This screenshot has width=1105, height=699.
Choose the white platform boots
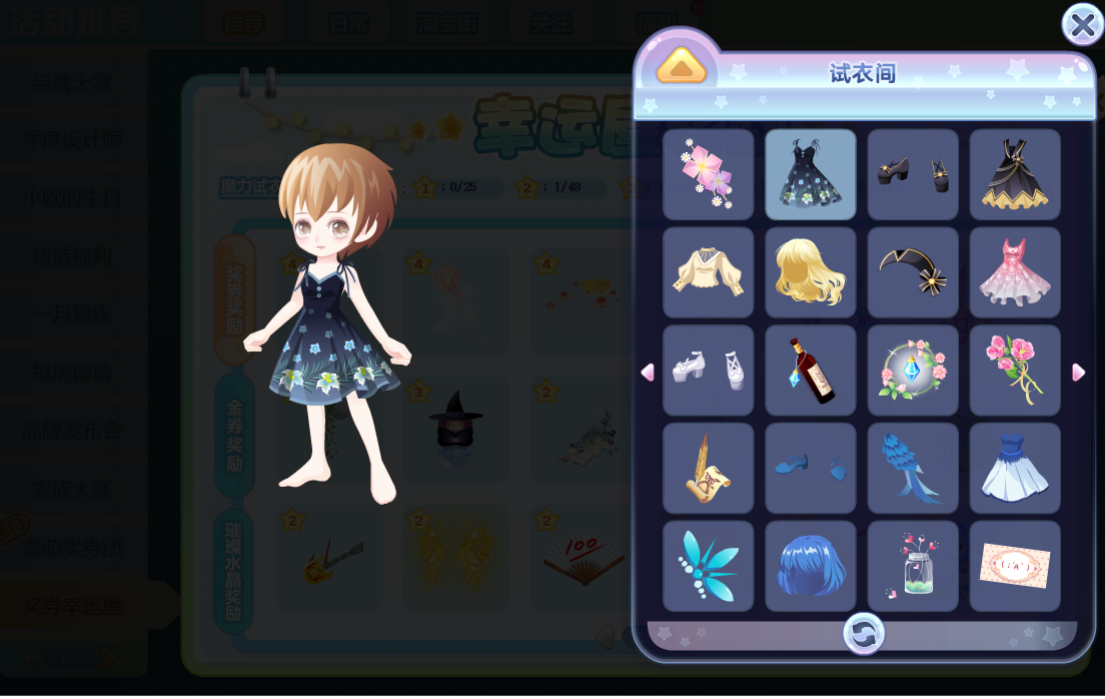click(x=708, y=370)
